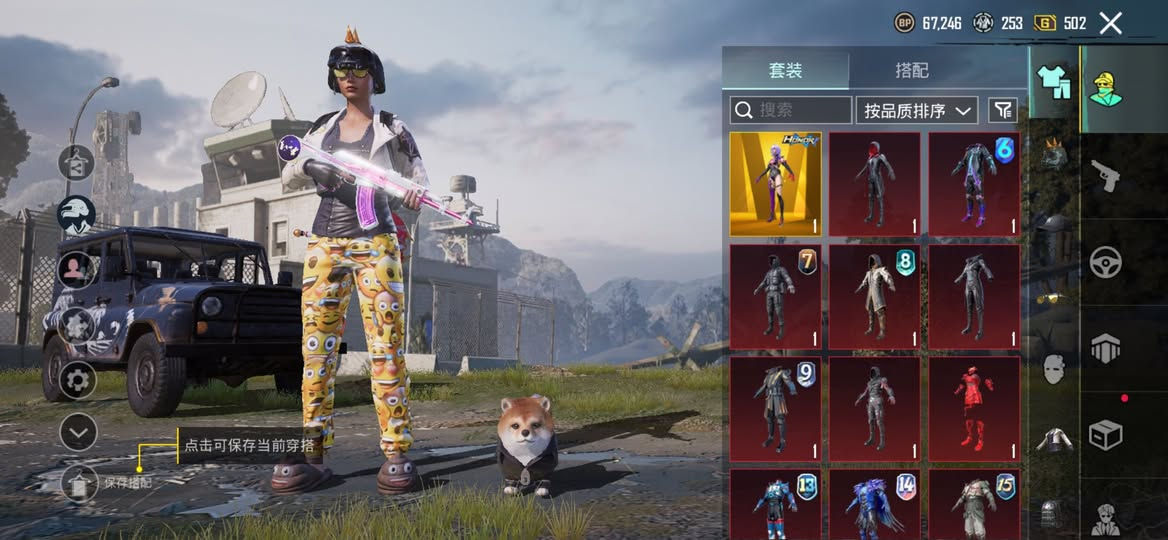This screenshot has height=540, width=1168.
Task: Open the steering wheel vehicle category
Action: click(x=1105, y=262)
